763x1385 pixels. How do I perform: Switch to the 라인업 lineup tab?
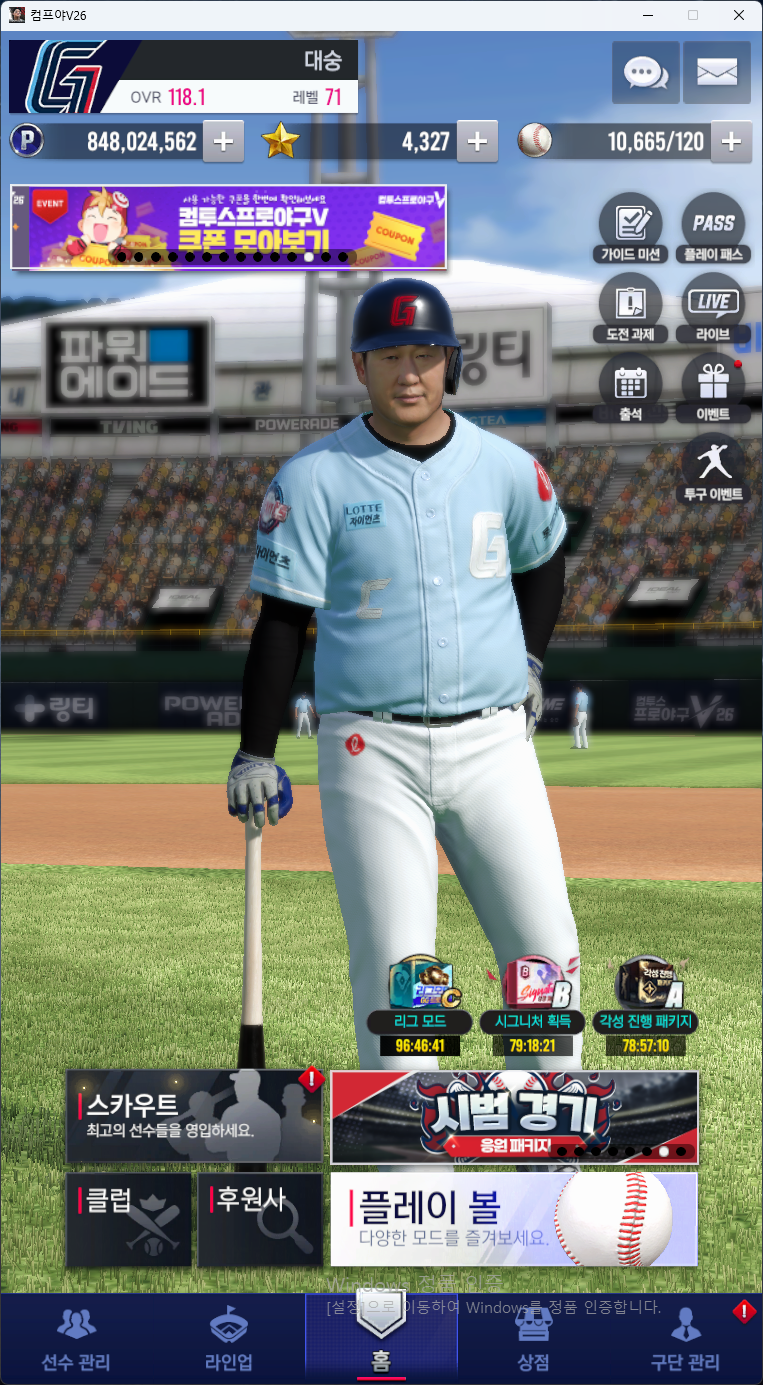pos(229,1340)
